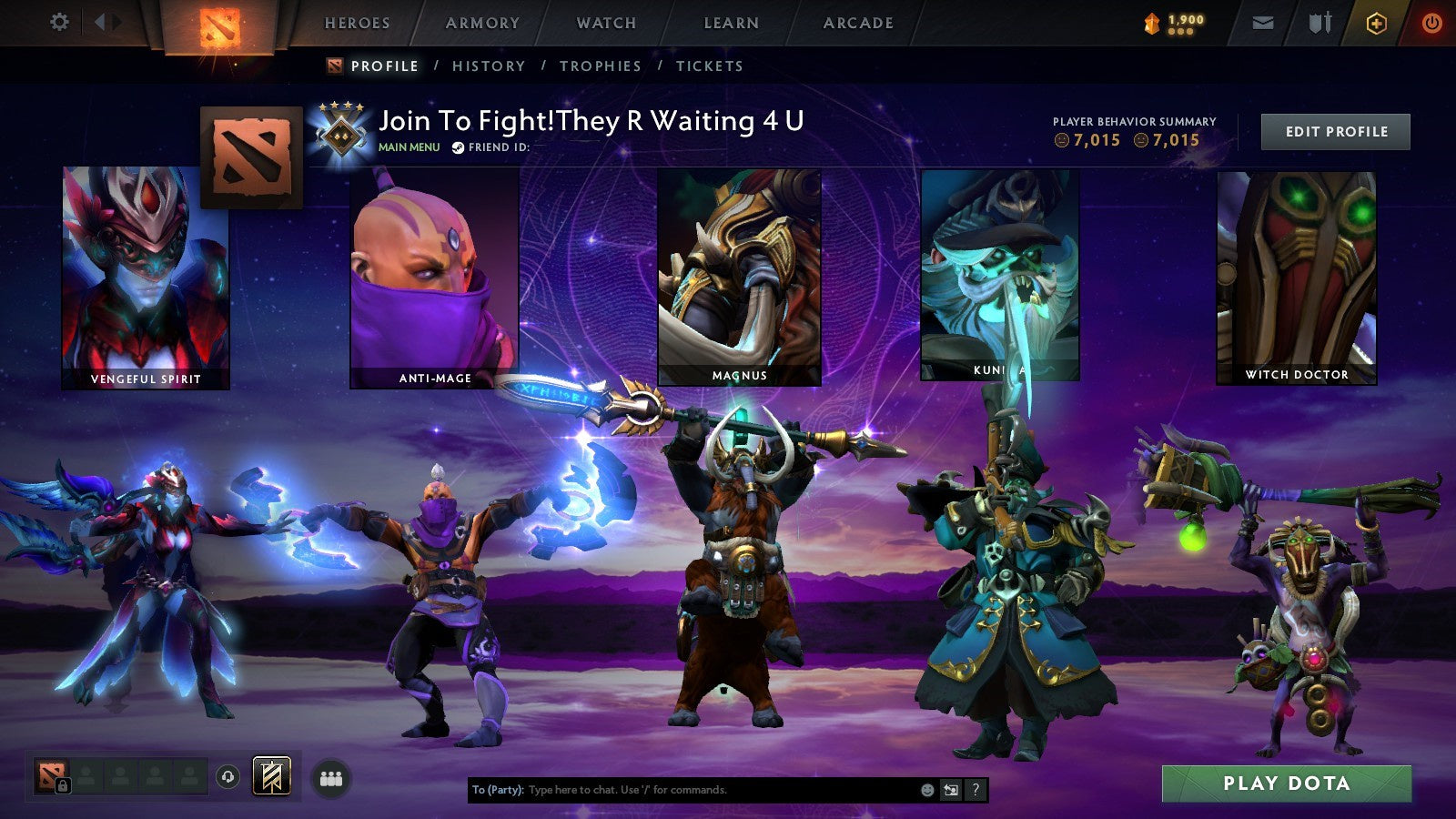The width and height of the screenshot is (1456, 819).
Task: Toggle voice chat with the headset icon
Action: click(227, 775)
